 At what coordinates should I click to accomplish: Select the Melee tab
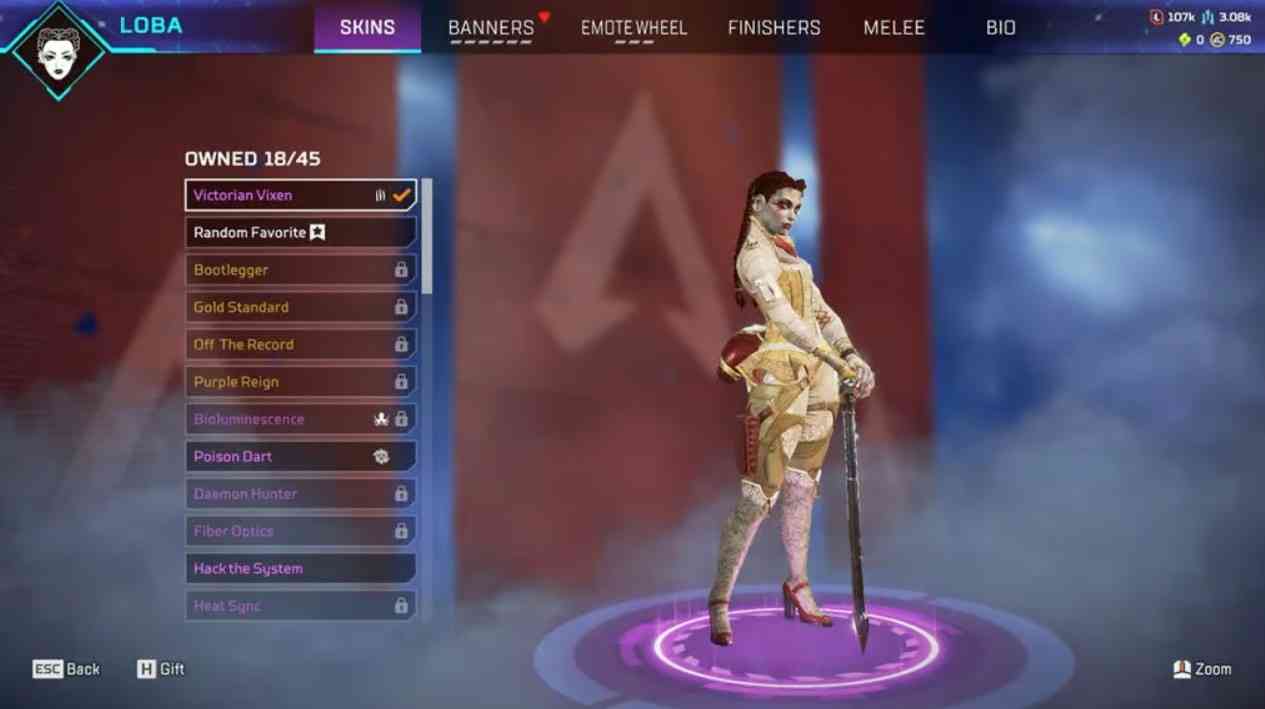[894, 28]
